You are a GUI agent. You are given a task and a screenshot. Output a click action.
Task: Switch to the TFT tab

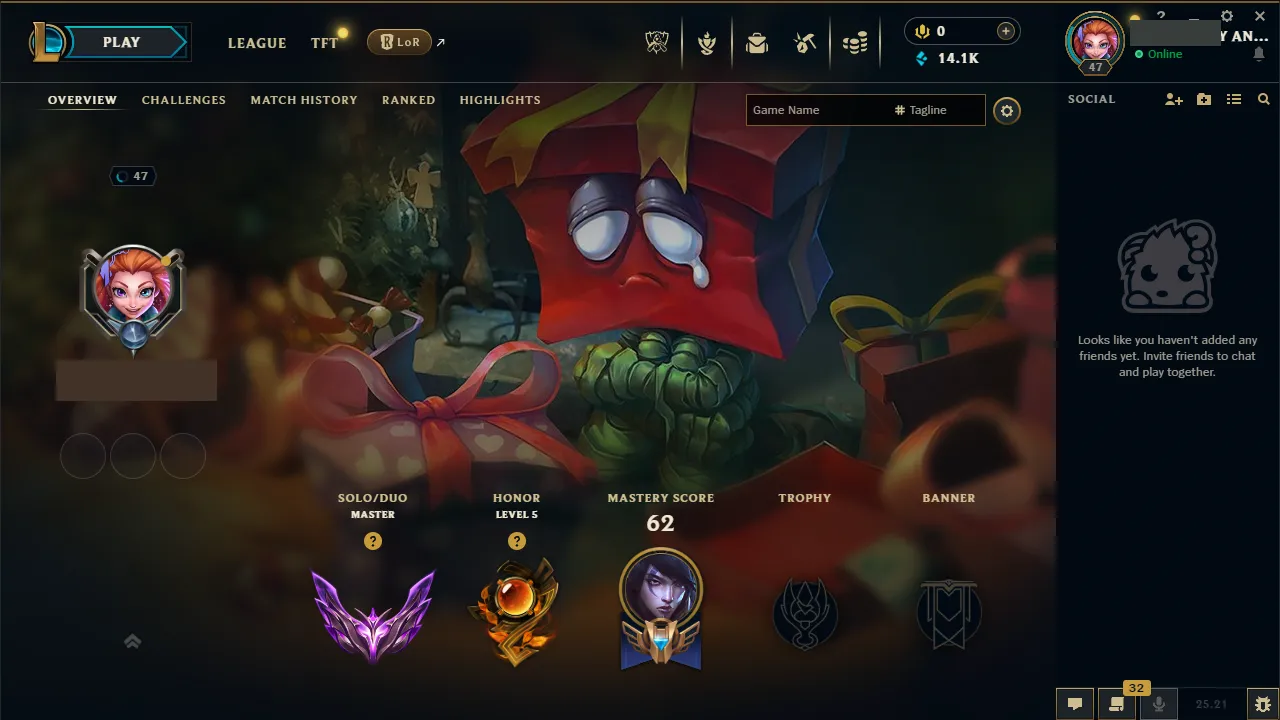point(323,43)
